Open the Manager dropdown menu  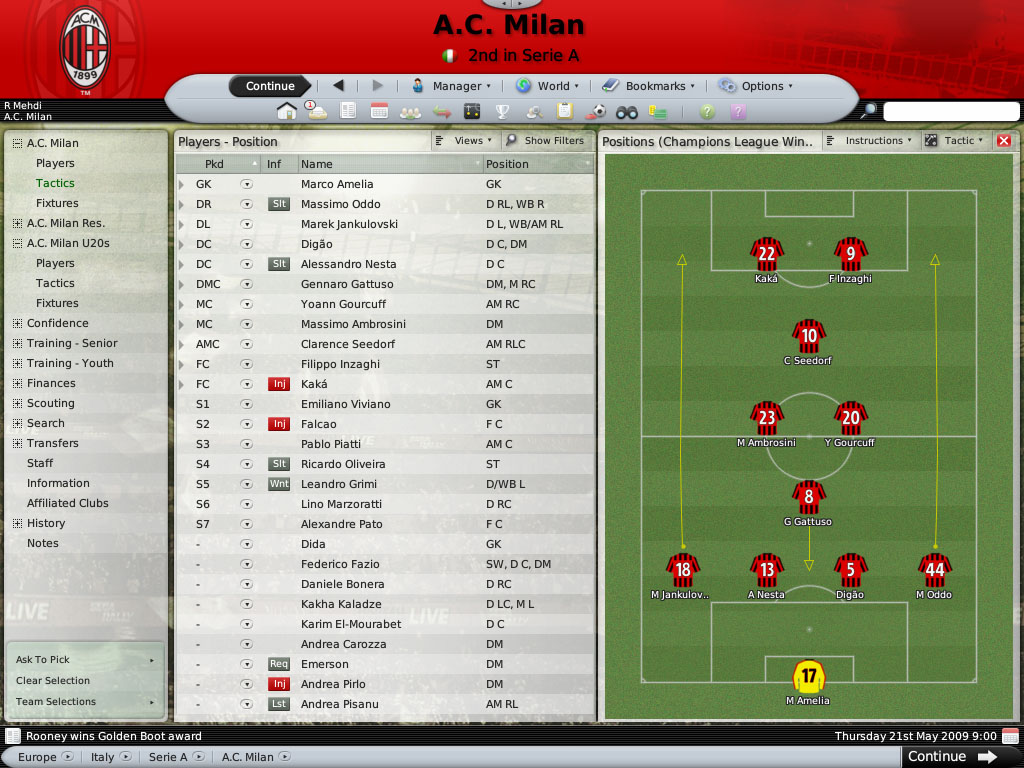[x=451, y=86]
